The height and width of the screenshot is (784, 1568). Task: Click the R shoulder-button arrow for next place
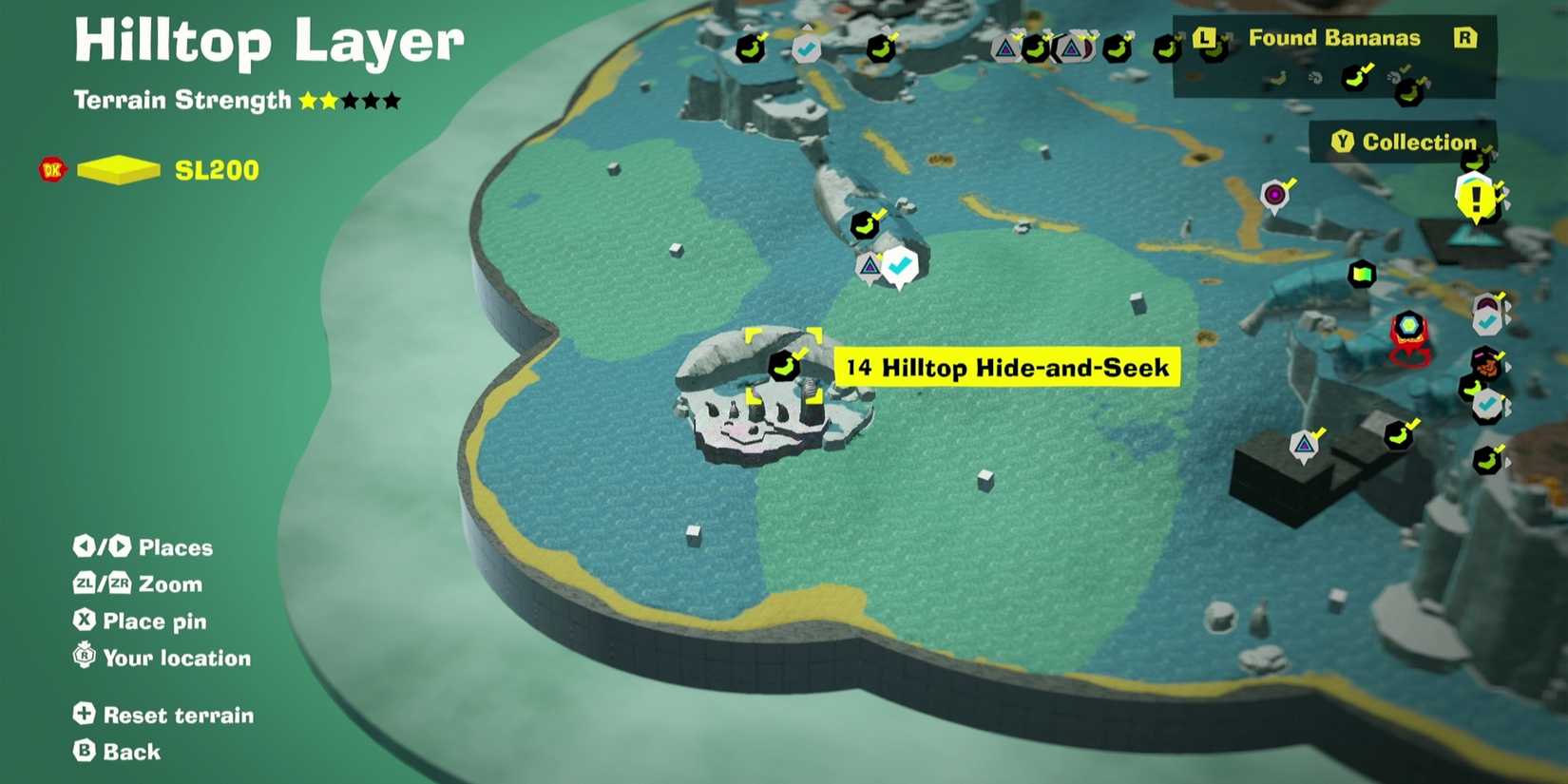1465,38
